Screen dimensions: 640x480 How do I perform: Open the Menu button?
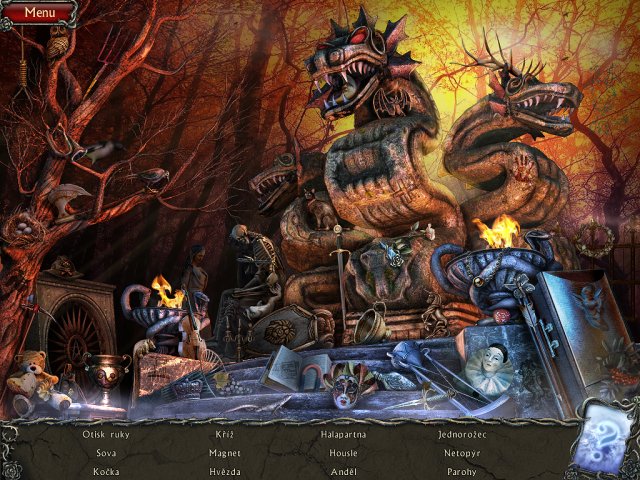[x=39, y=13]
